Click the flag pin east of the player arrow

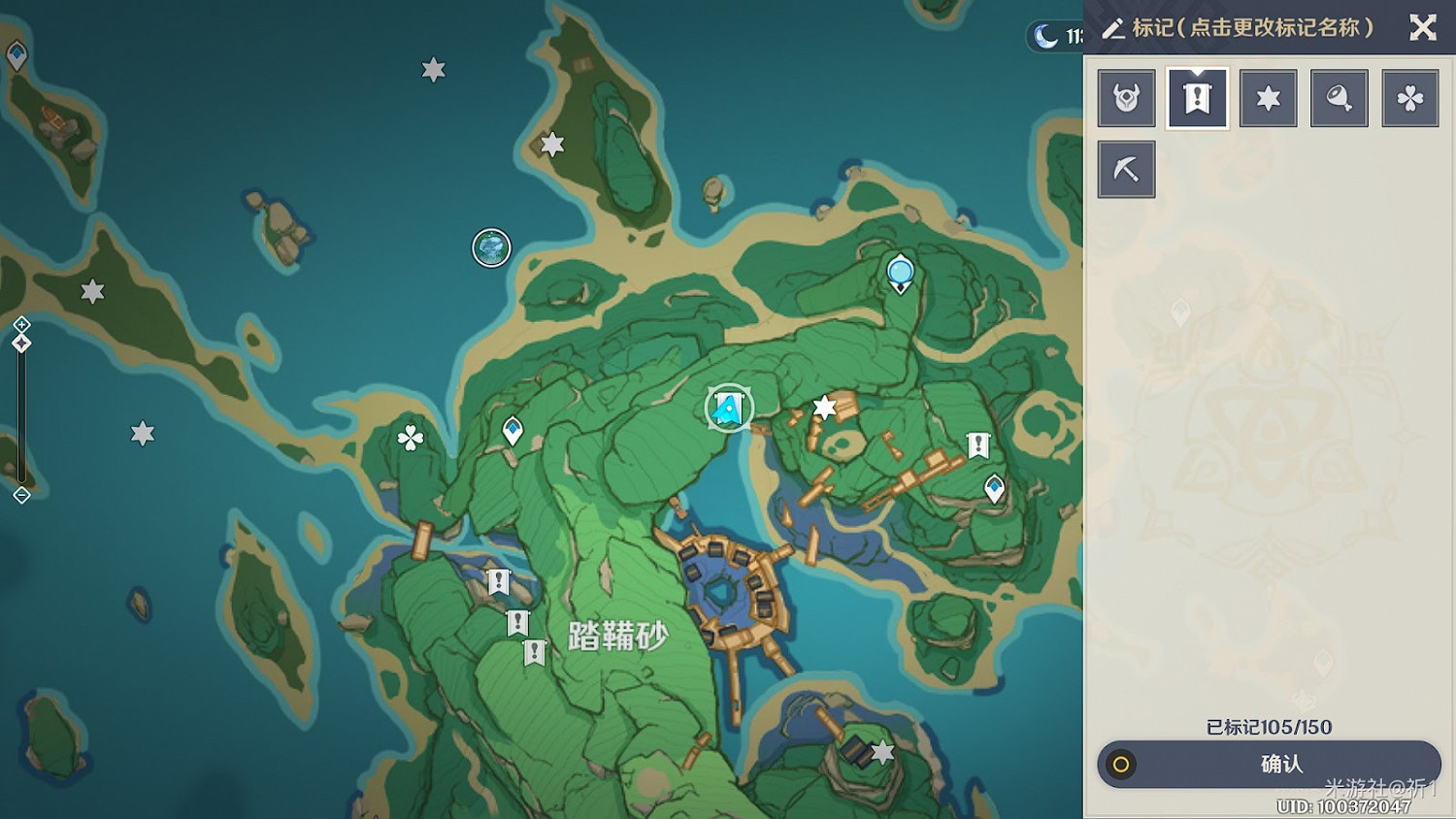(x=977, y=443)
